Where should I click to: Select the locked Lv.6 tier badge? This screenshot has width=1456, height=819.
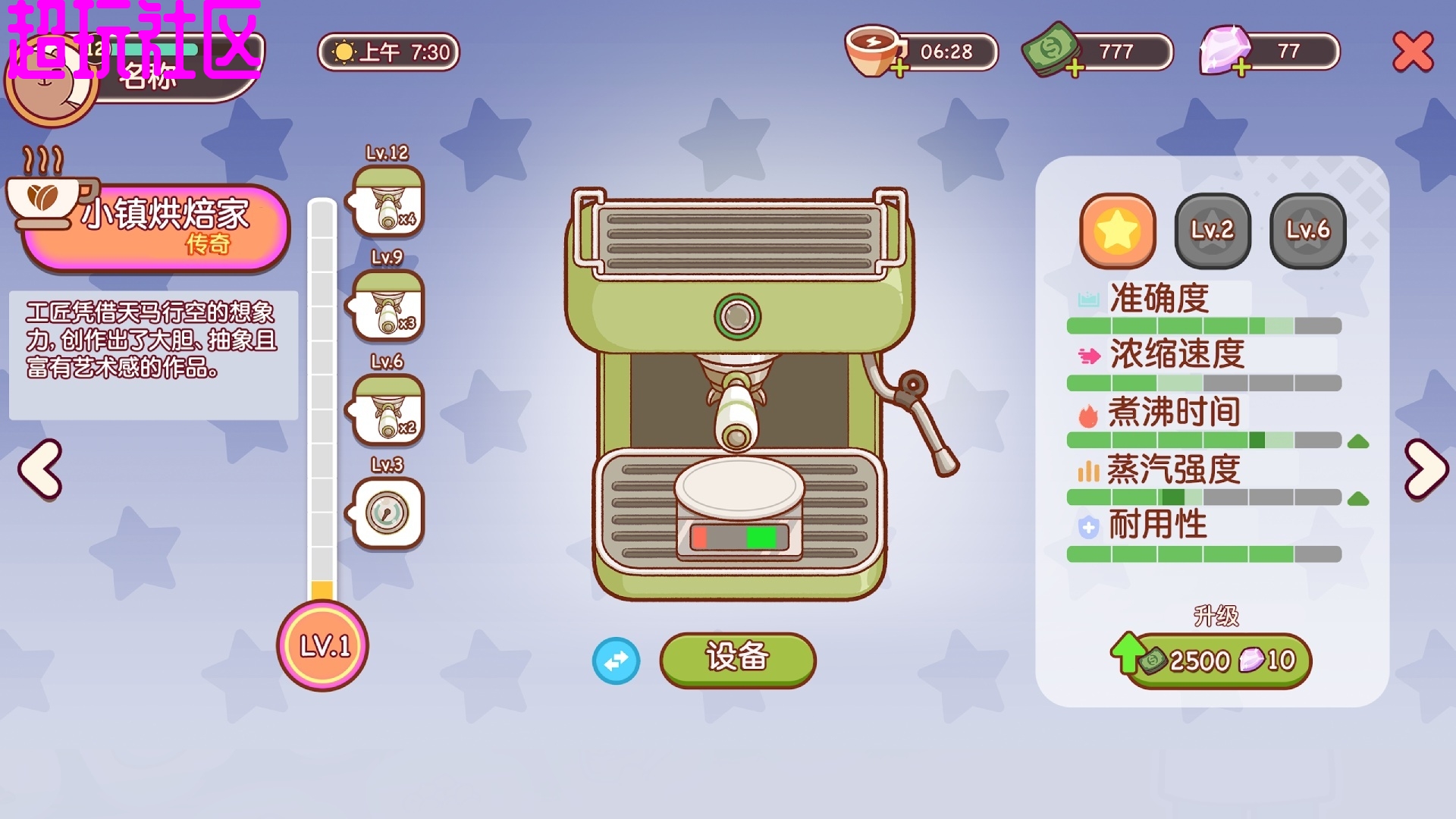(x=1307, y=231)
